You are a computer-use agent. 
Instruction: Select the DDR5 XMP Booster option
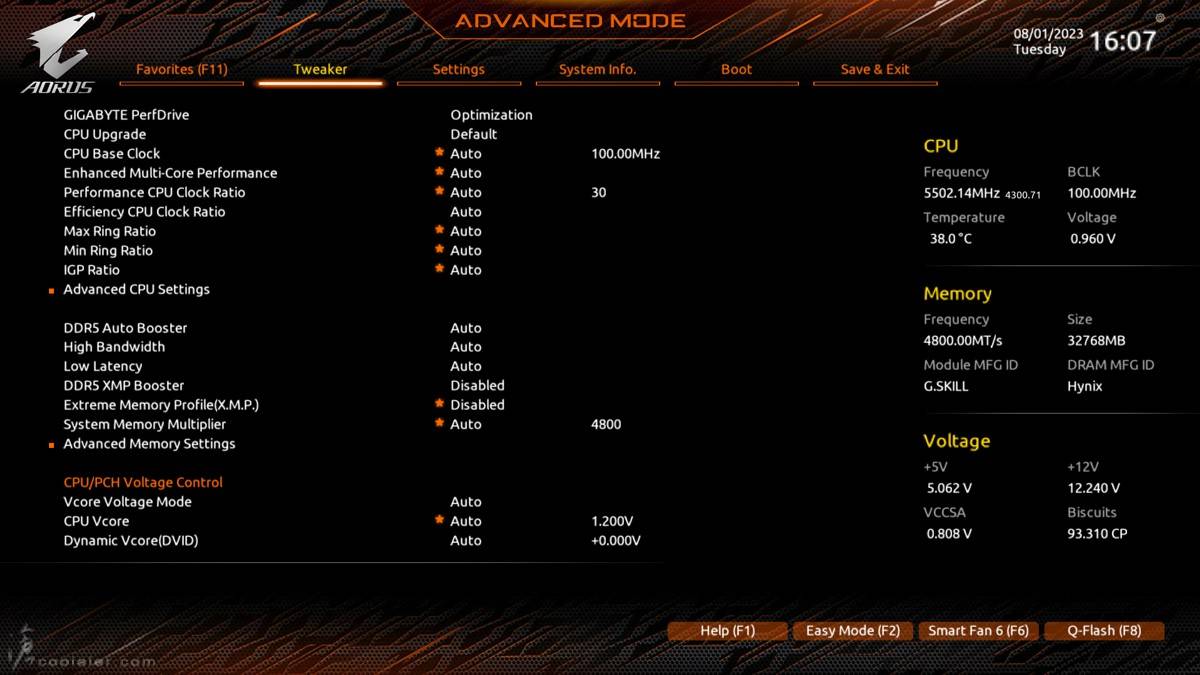[x=124, y=386]
